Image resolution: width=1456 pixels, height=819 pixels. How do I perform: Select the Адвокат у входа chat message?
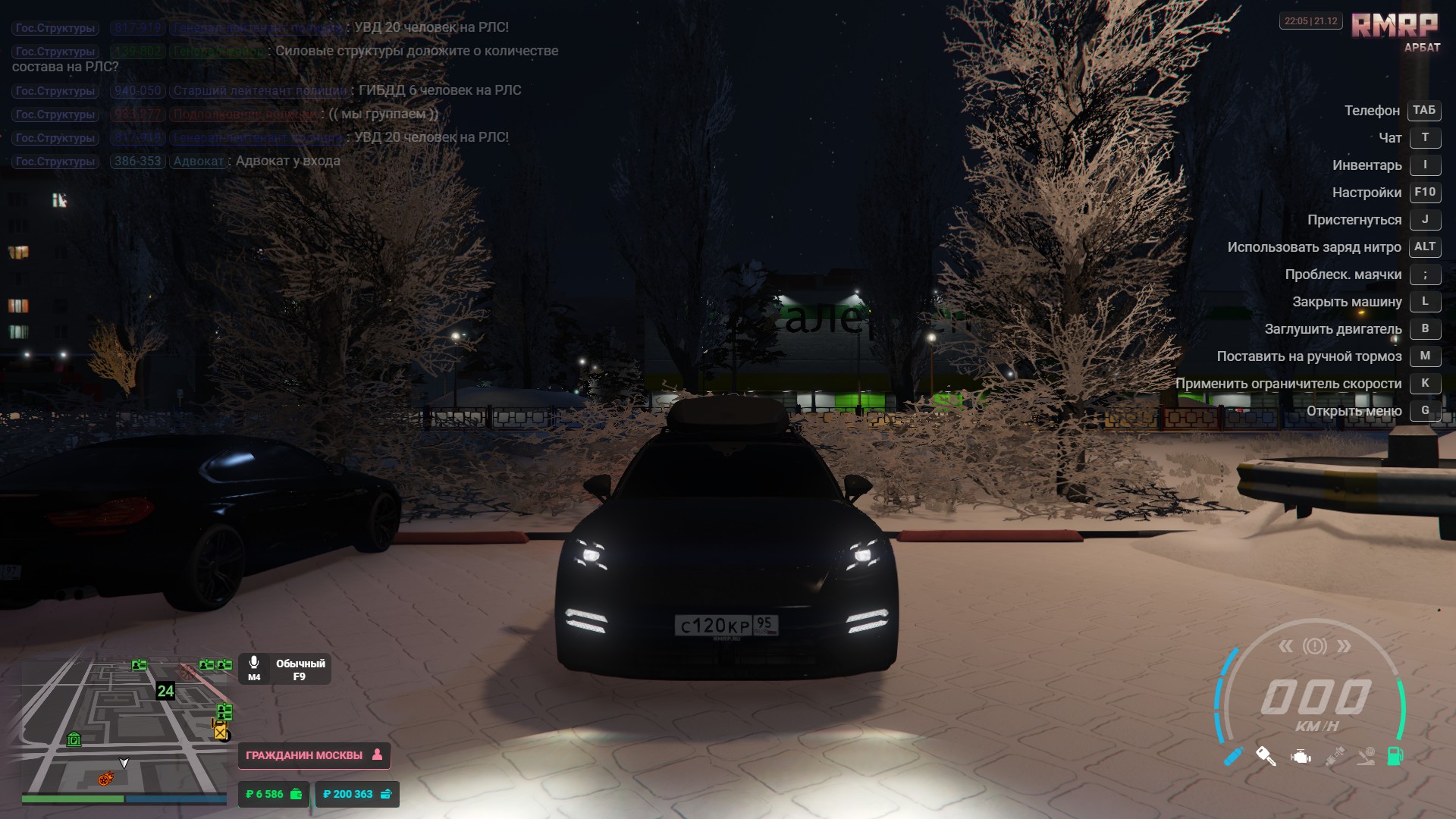click(287, 161)
